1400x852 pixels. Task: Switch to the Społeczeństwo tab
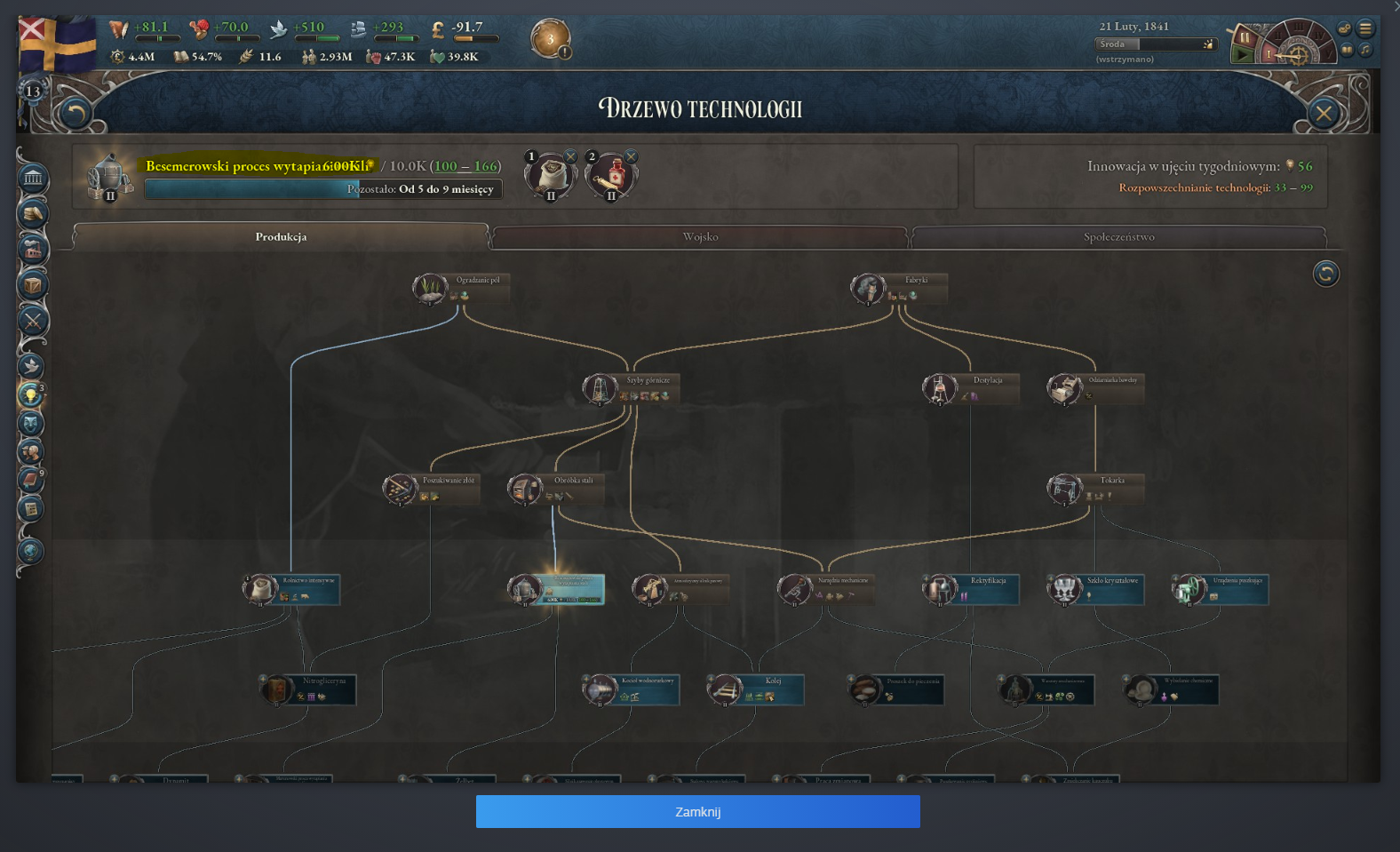1121,237
